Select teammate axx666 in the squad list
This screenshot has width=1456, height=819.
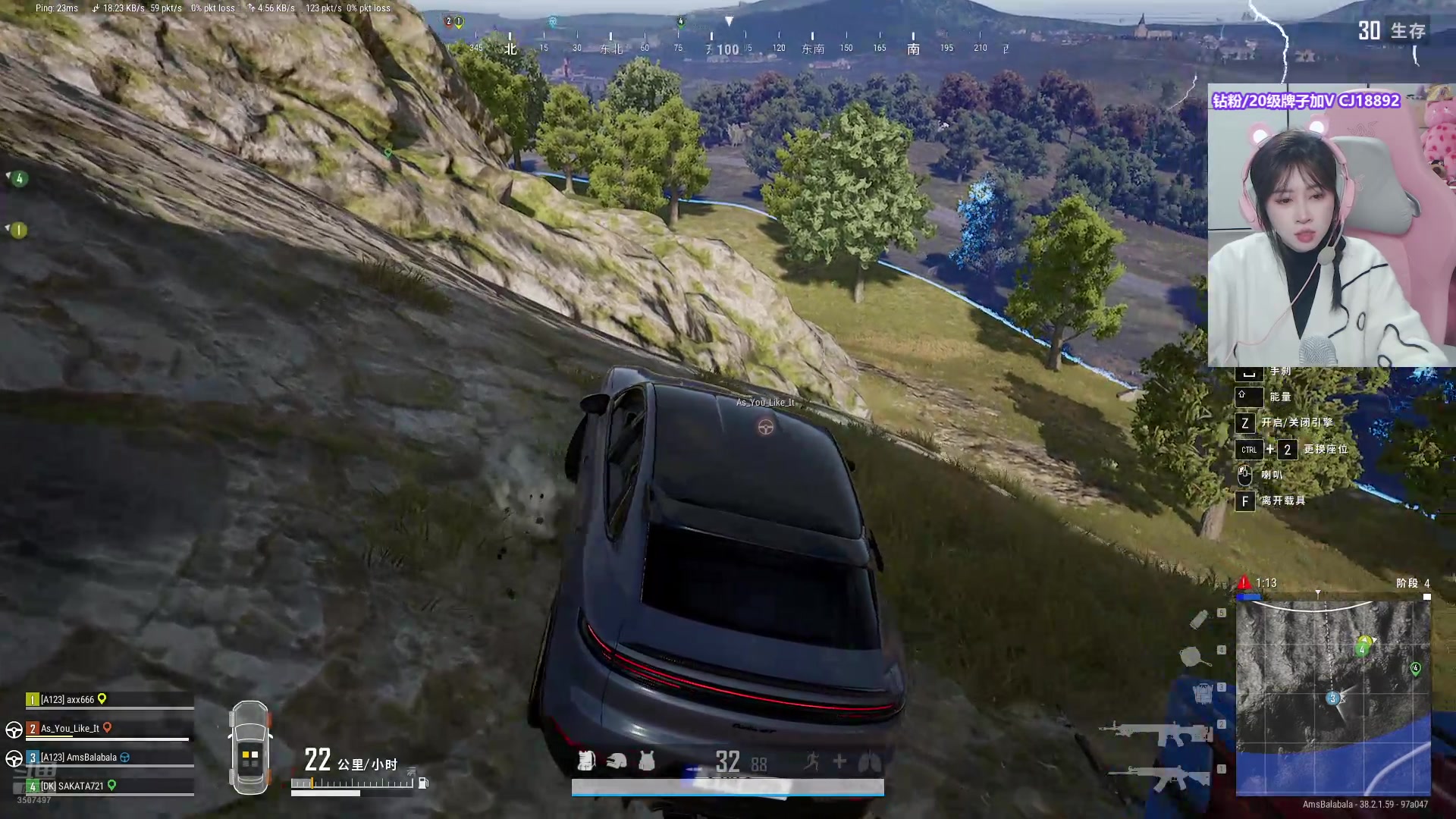(67, 699)
